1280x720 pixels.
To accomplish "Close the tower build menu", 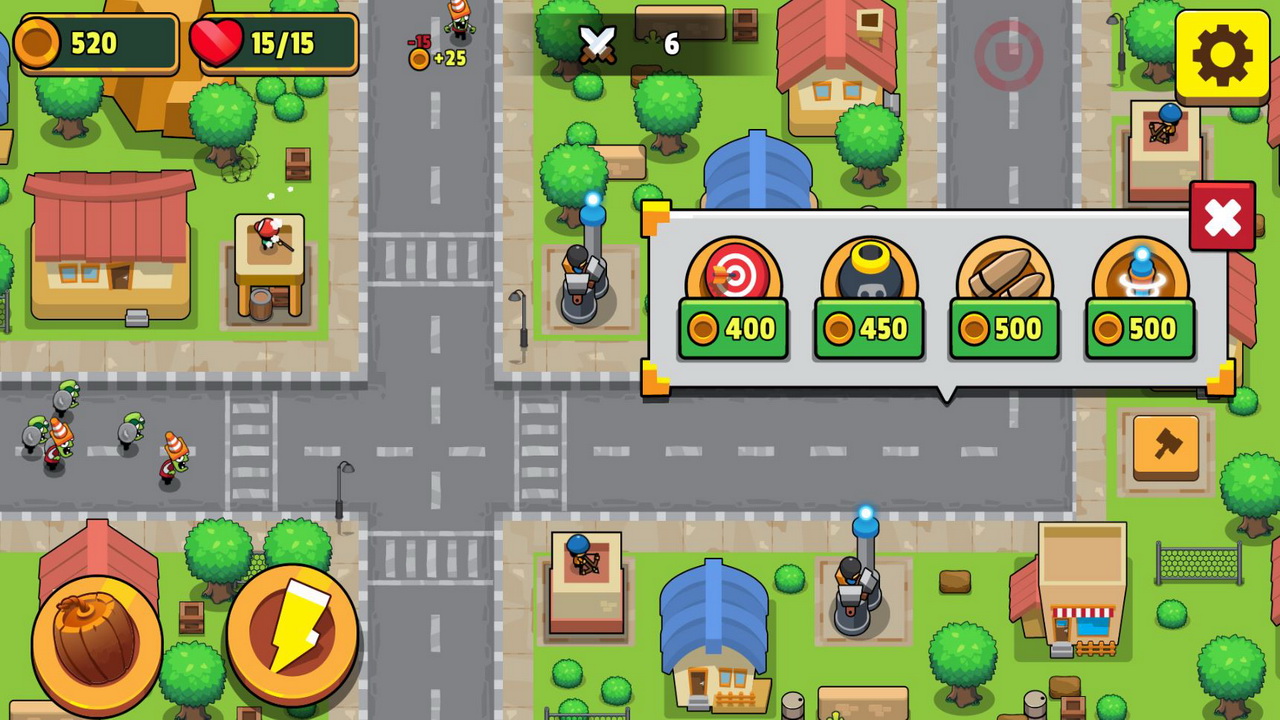I will pos(1222,217).
